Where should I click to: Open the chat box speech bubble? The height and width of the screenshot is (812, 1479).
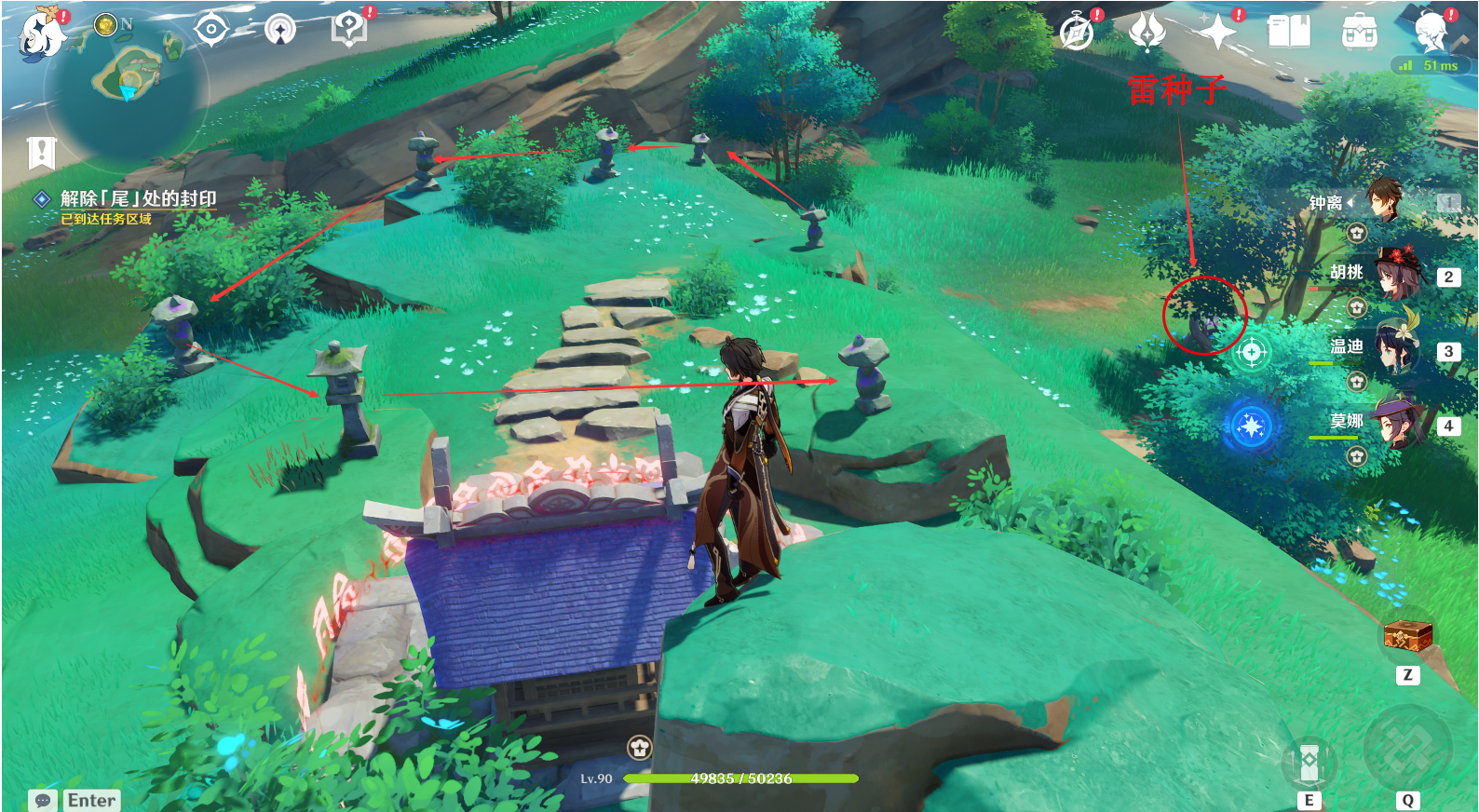tap(43, 800)
